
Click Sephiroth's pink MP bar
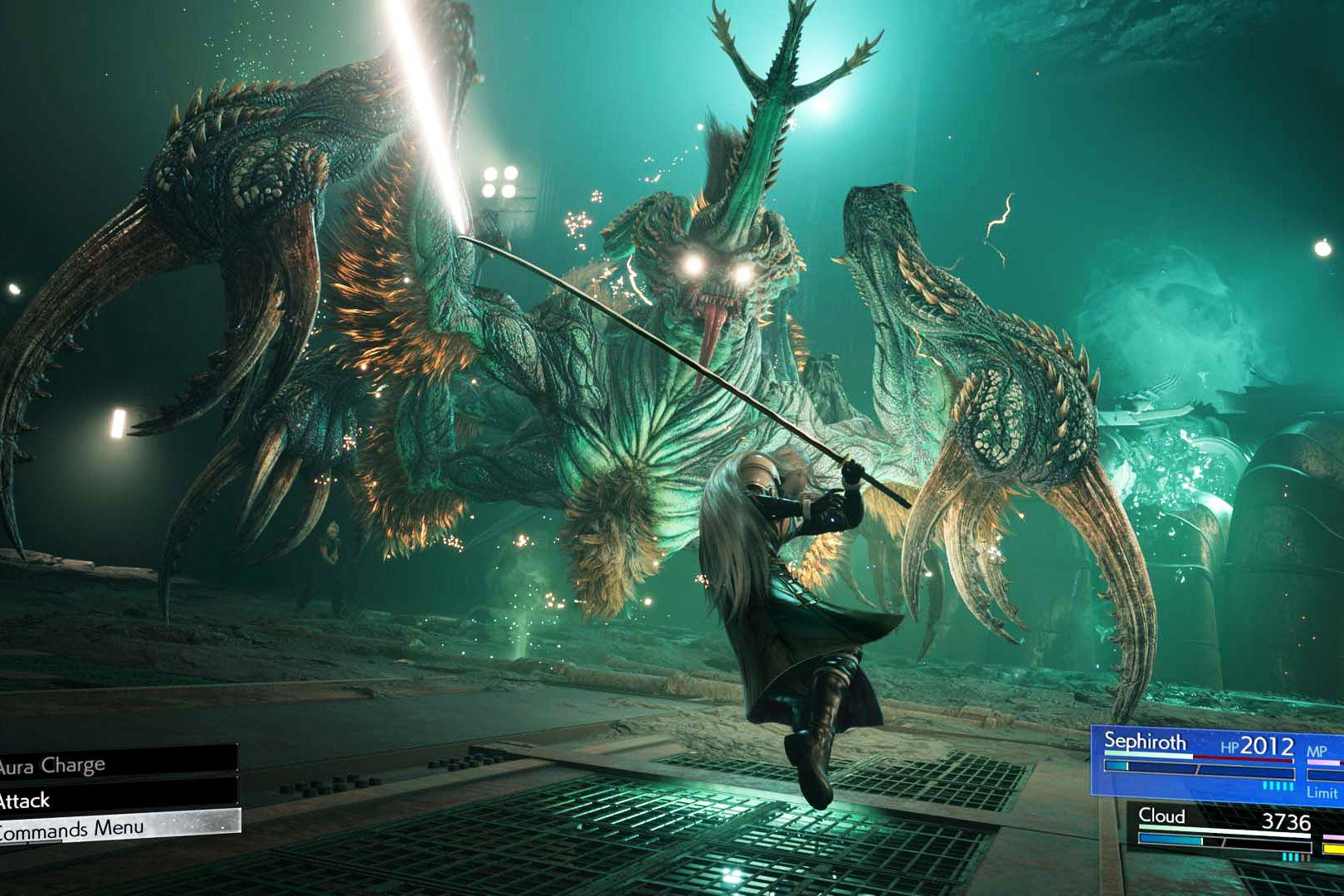1322,762
